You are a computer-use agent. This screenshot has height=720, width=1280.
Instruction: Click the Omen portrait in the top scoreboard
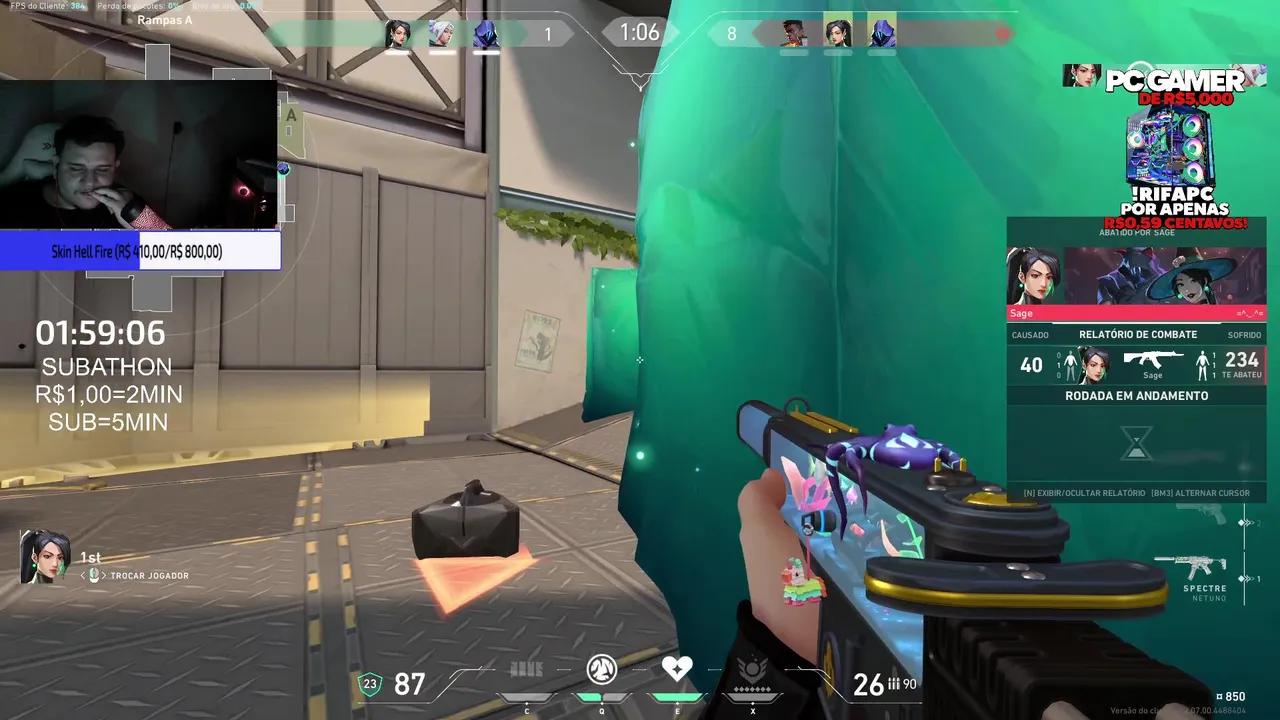coord(487,33)
